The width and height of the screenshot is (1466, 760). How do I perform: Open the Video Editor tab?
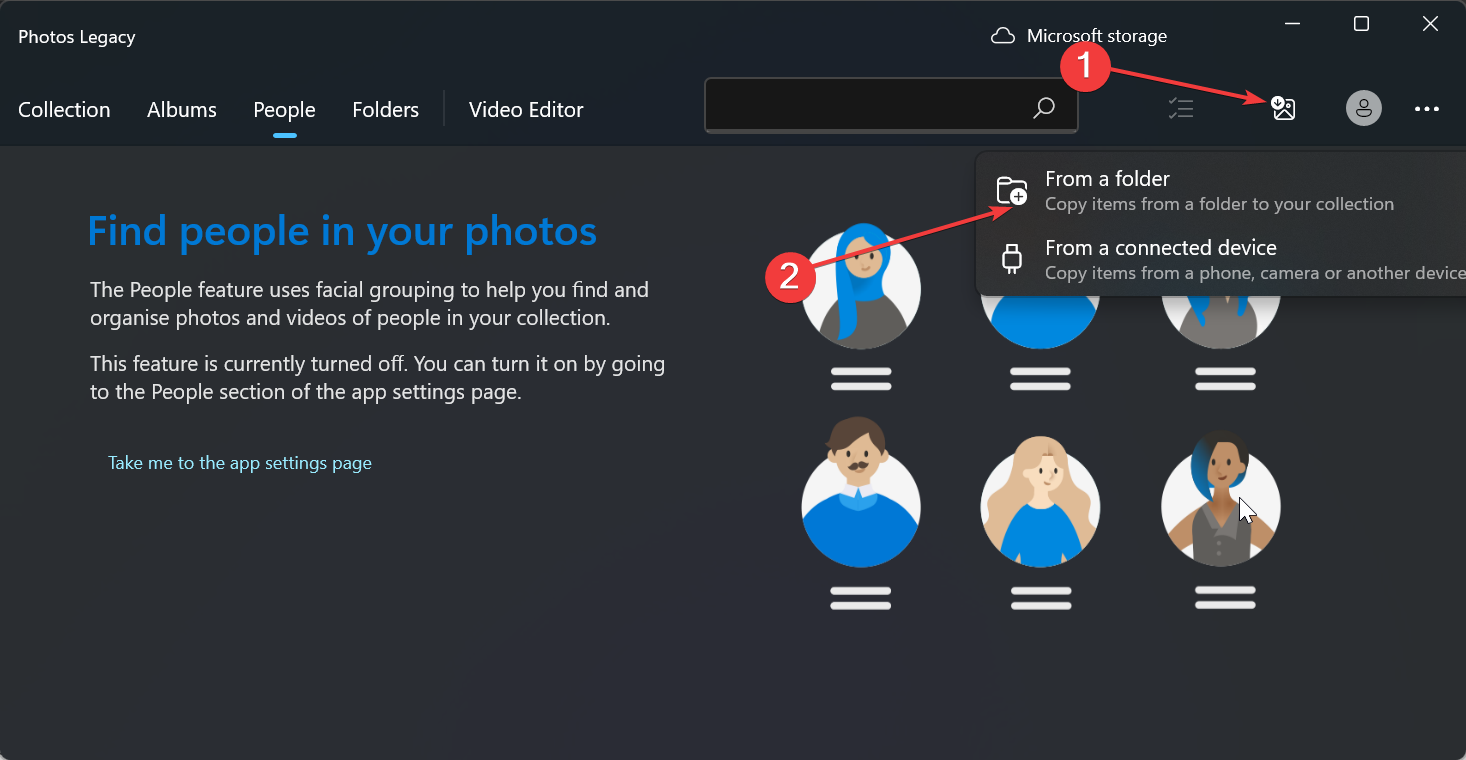point(526,109)
